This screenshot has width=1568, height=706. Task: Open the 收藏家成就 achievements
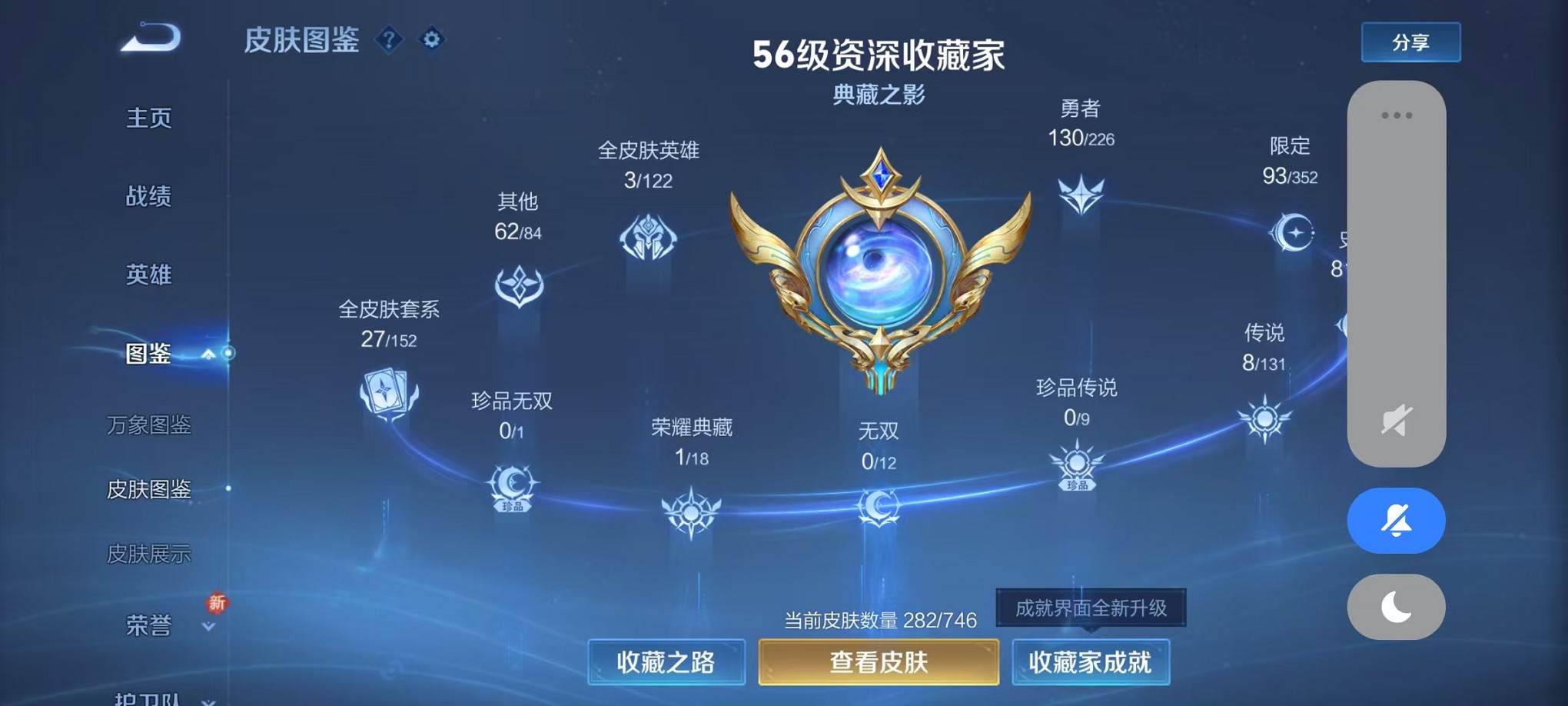pos(1091,661)
